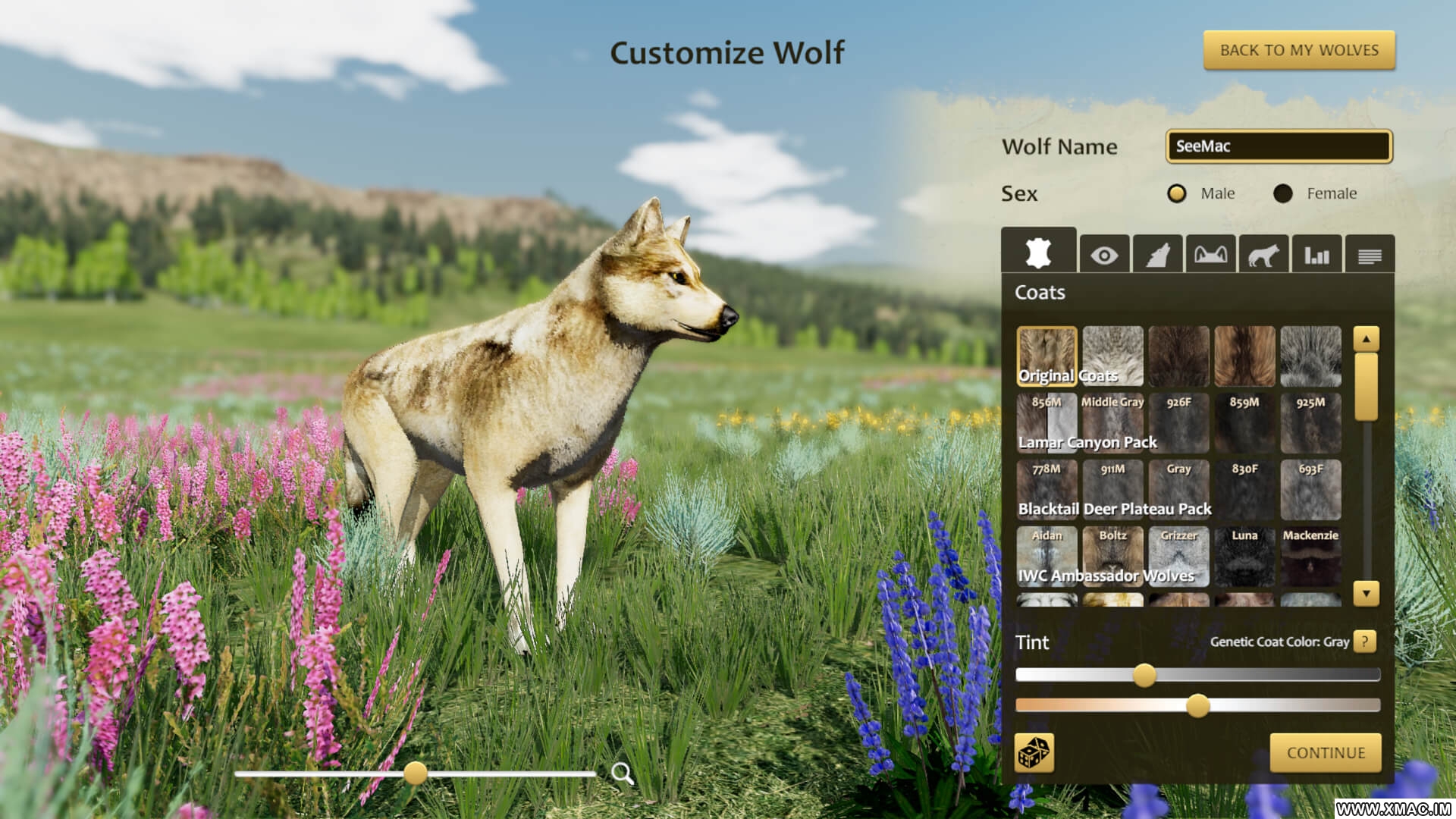Select Male sex option
The width and height of the screenshot is (1456, 819).
1177,193
